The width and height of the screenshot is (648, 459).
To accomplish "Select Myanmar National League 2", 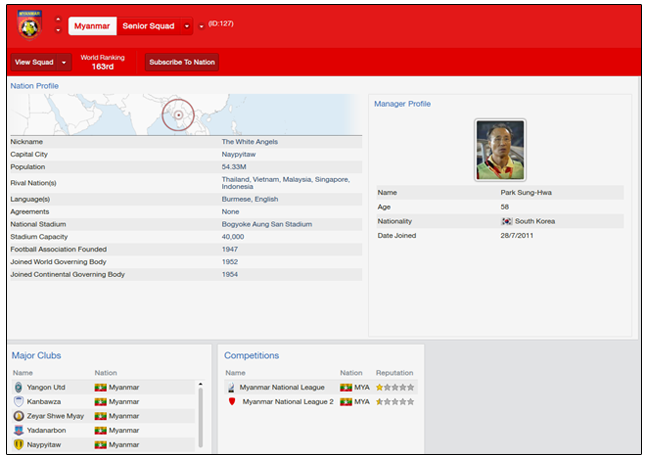I will [x=288, y=401].
